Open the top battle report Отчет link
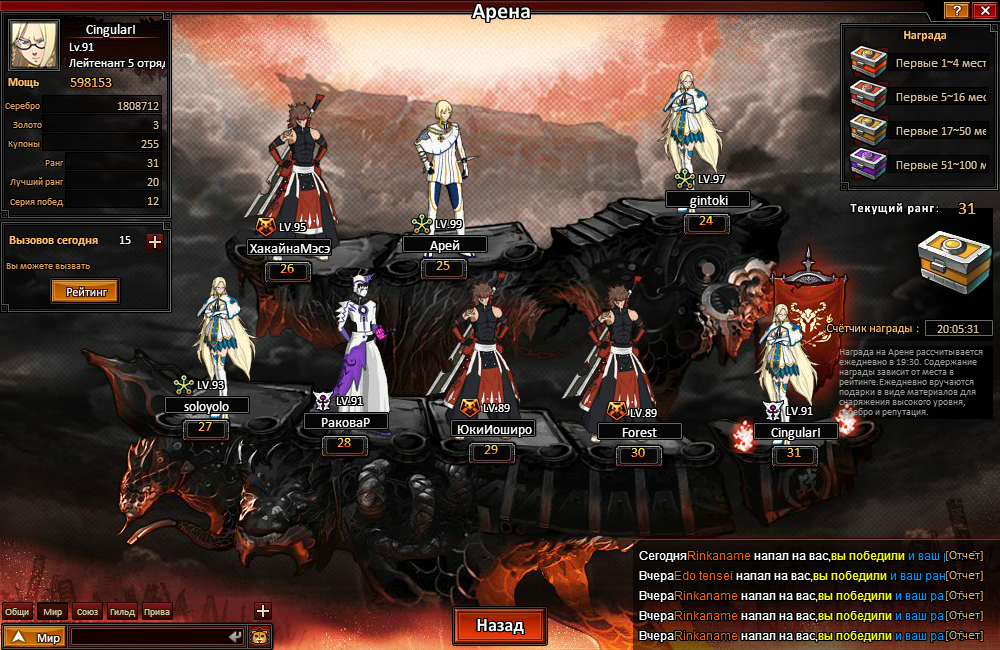This screenshot has width=1000, height=650. coord(964,554)
